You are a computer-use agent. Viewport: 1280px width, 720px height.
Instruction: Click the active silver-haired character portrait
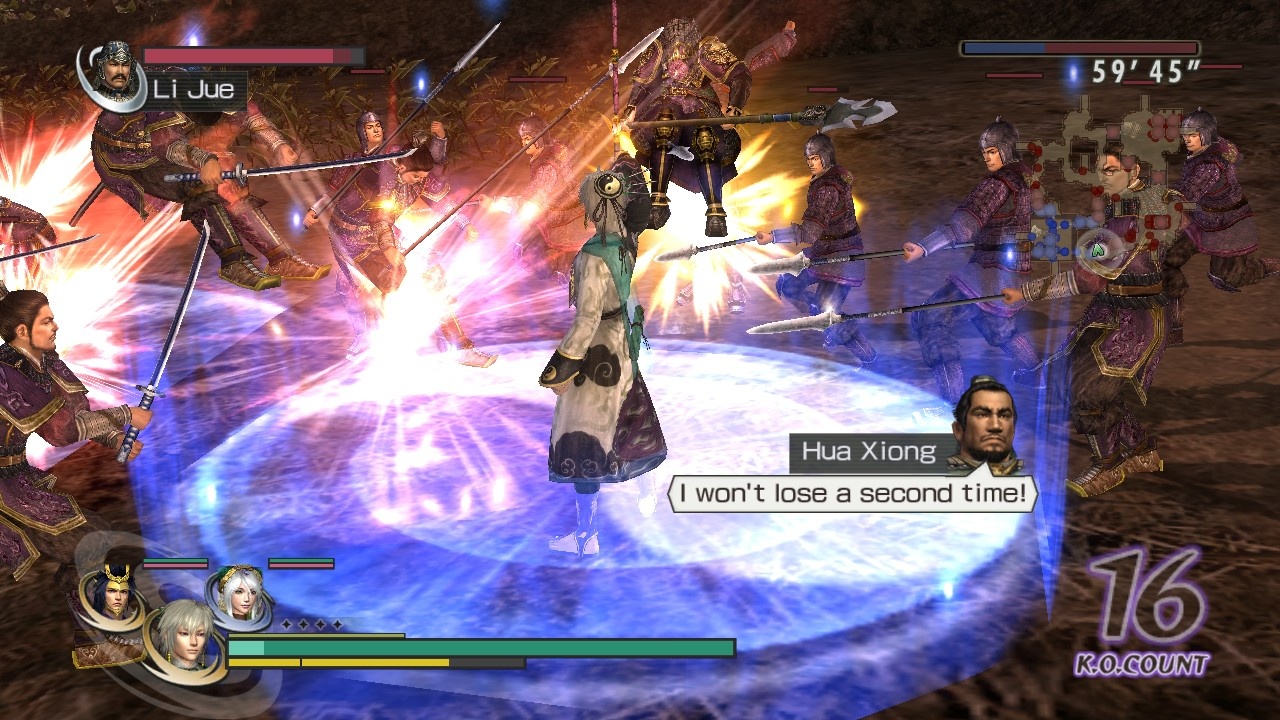183,634
